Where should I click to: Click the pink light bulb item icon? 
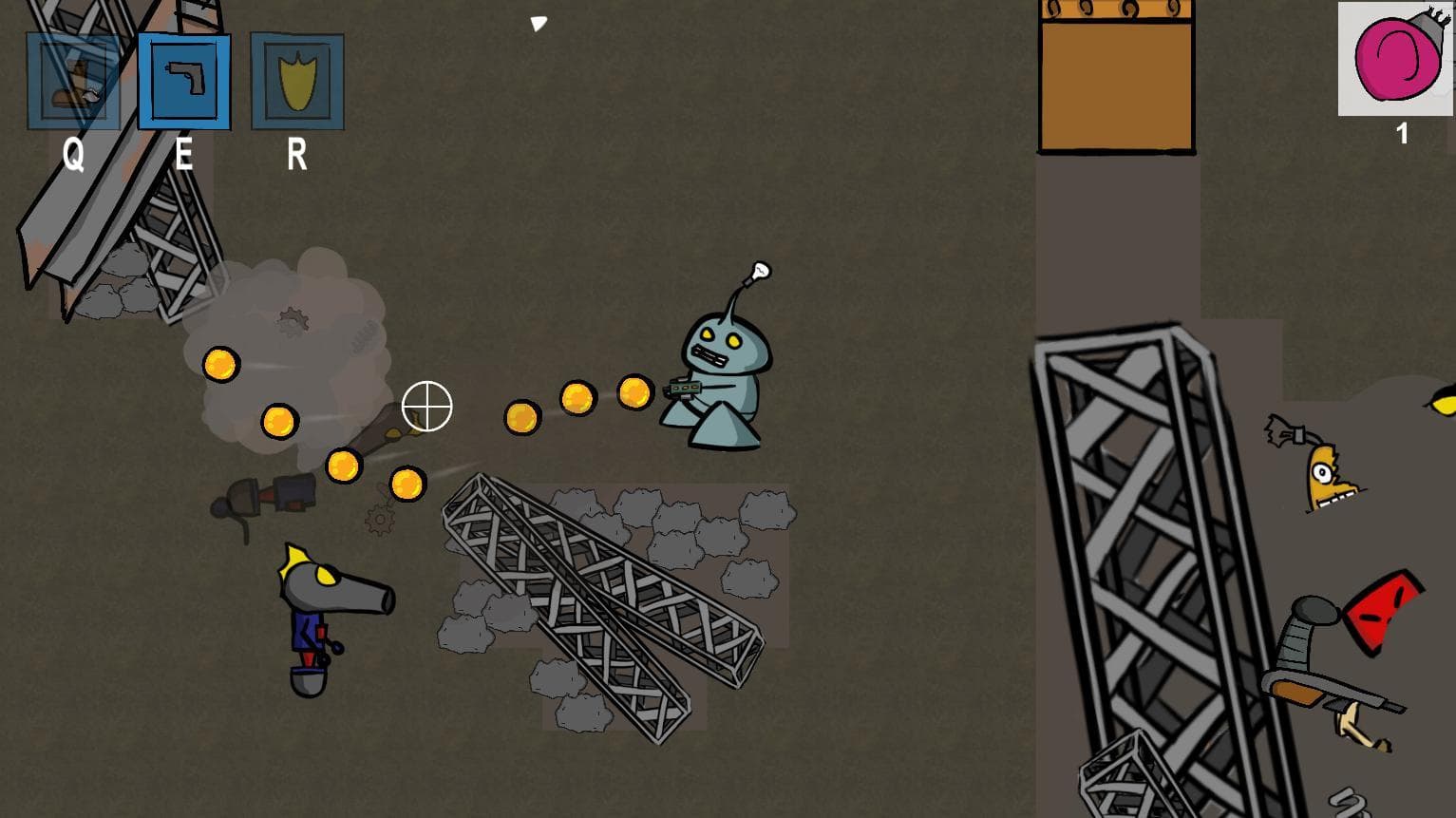tap(1394, 59)
